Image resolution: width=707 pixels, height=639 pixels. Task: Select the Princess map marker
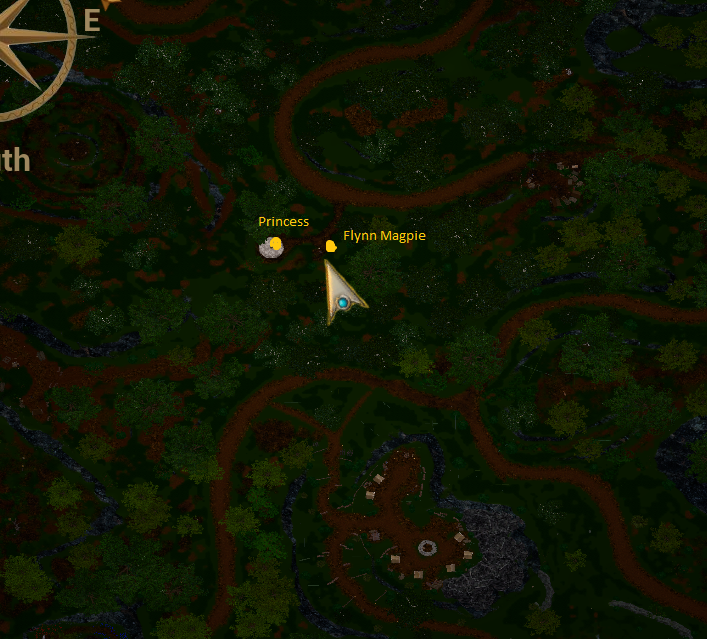(275, 243)
